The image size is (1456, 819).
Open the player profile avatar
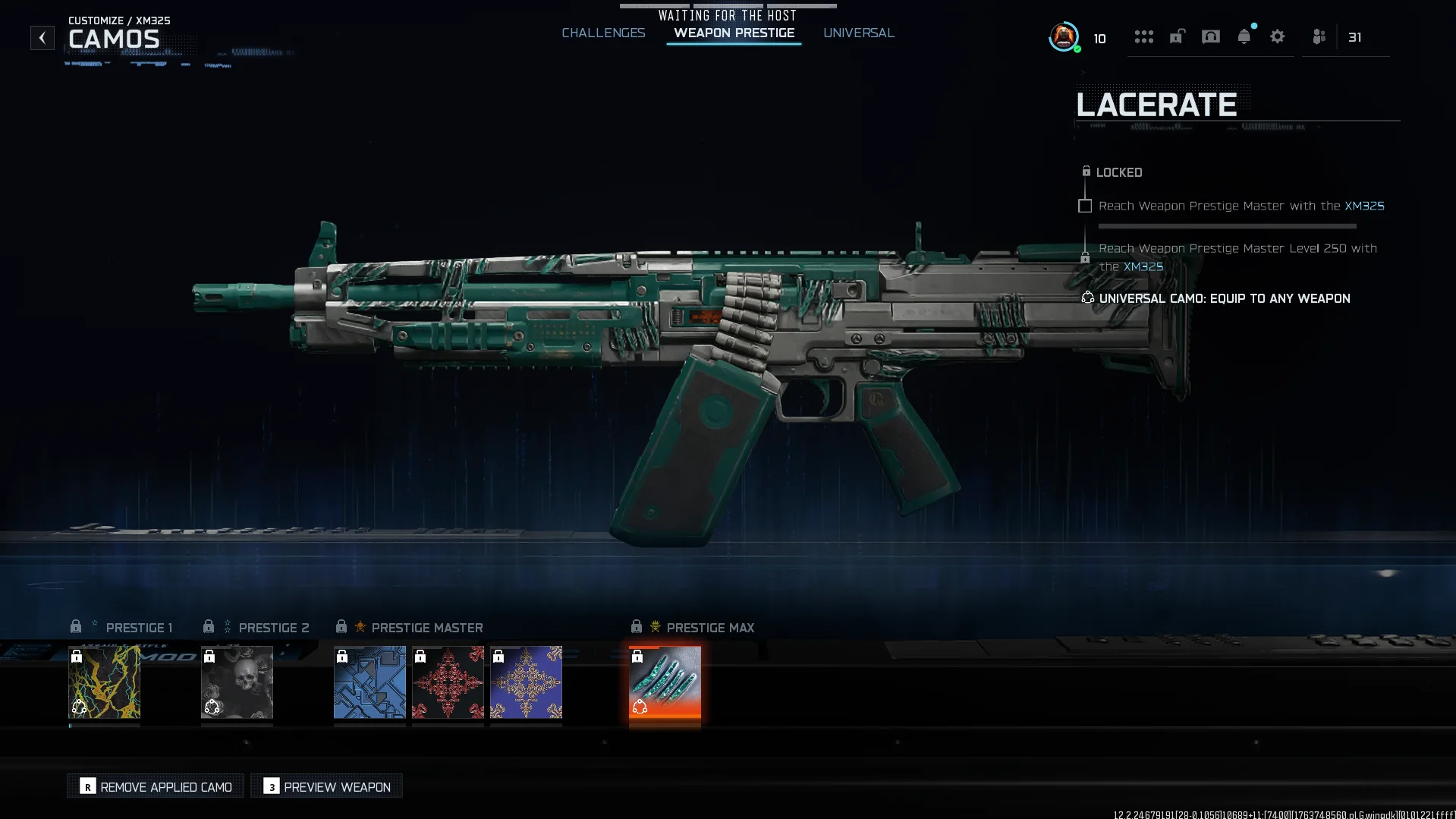1064,37
